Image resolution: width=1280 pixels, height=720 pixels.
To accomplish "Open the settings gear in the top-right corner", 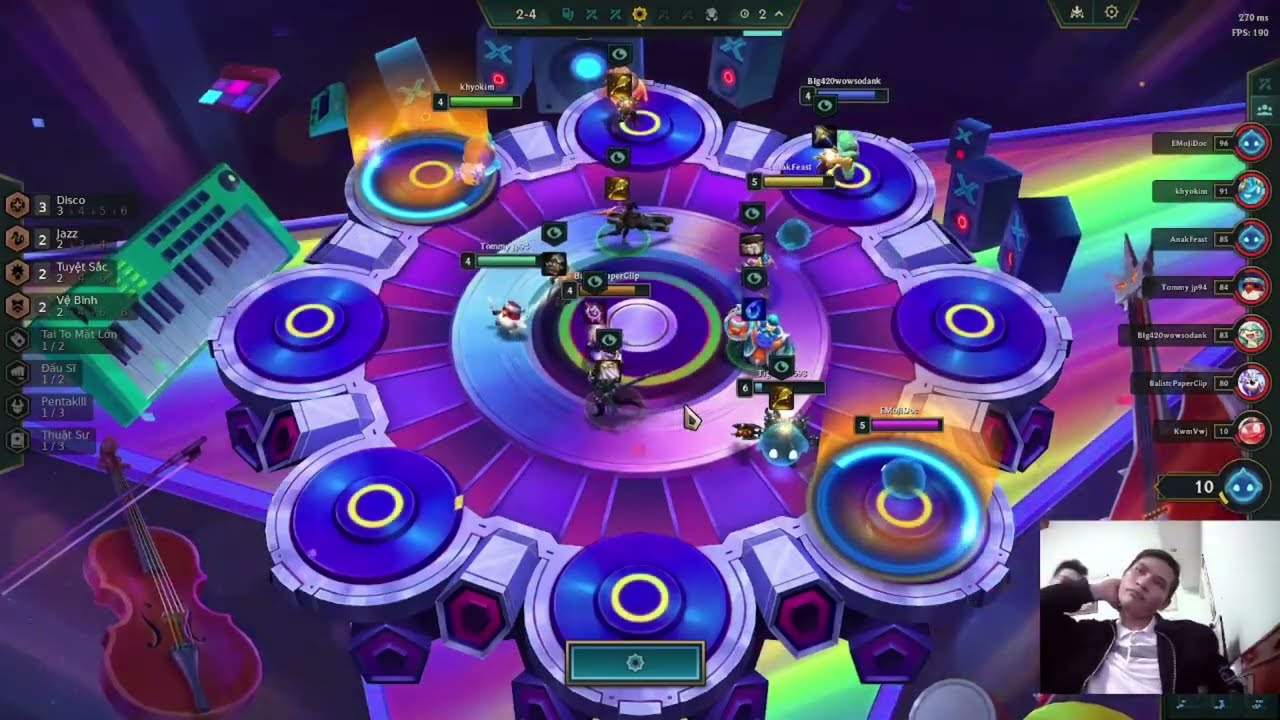I will (1111, 12).
